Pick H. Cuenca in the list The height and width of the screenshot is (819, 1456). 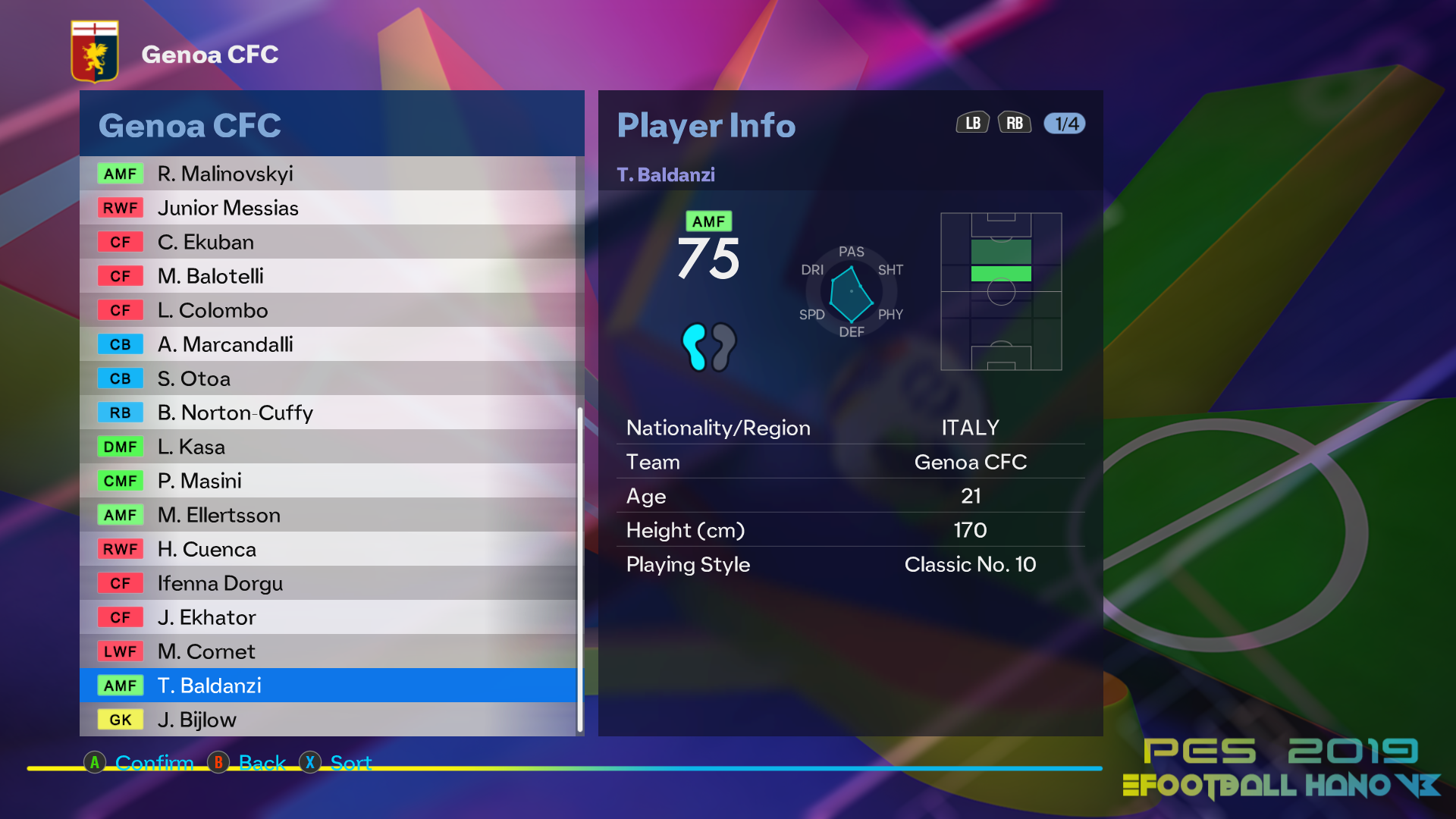(x=328, y=549)
